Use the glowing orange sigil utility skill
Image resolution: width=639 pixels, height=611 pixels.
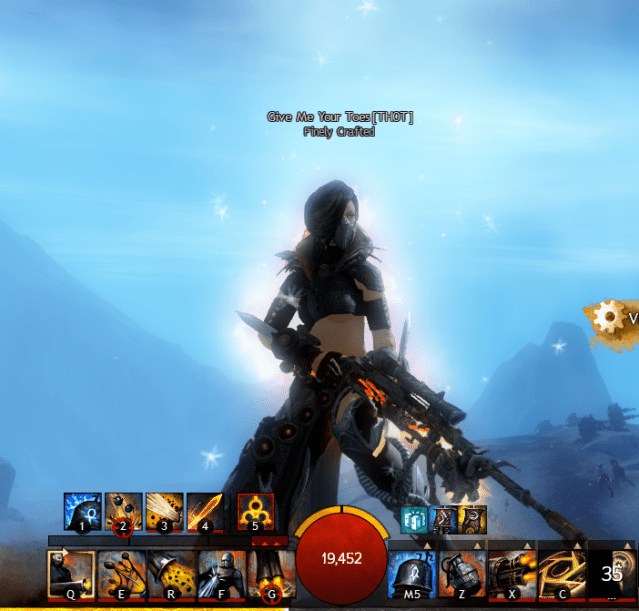561,573
